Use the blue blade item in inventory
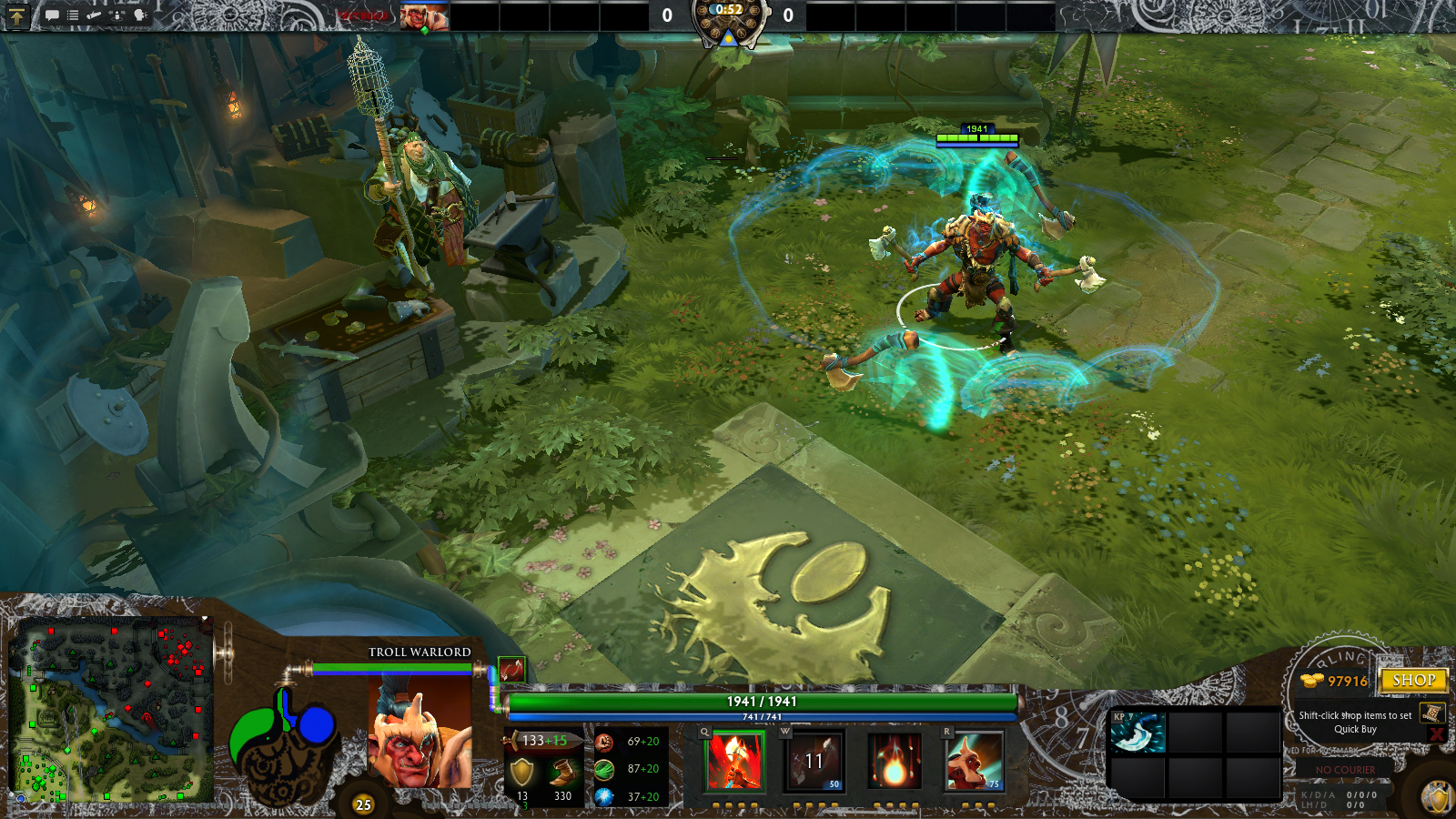The image size is (1456, 819). point(1137,733)
